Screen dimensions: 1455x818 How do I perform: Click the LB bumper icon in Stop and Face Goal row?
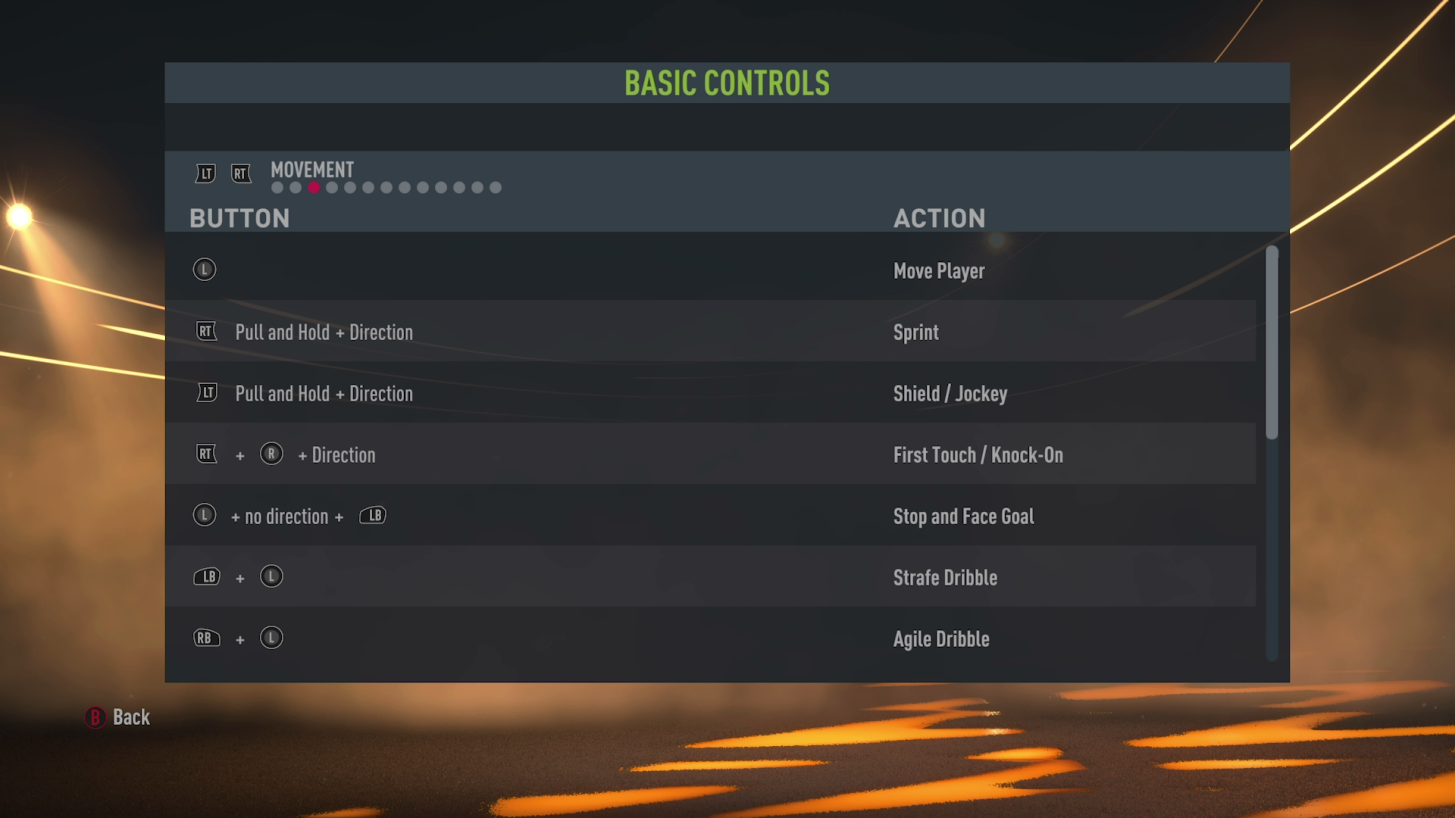[372, 515]
